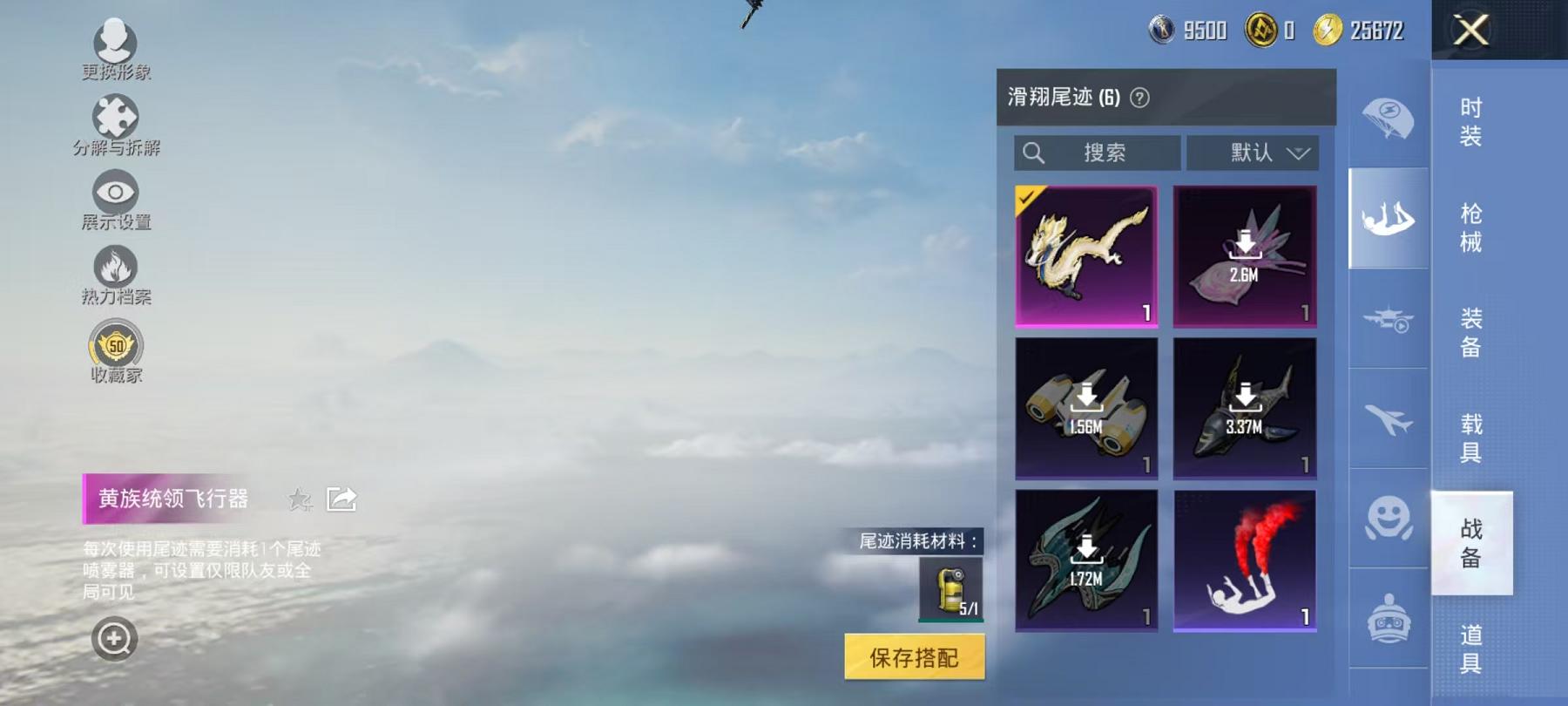Open the airplane category icon
Viewport: 1568px width, 706px height.
pyautogui.click(x=1389, y=421)
